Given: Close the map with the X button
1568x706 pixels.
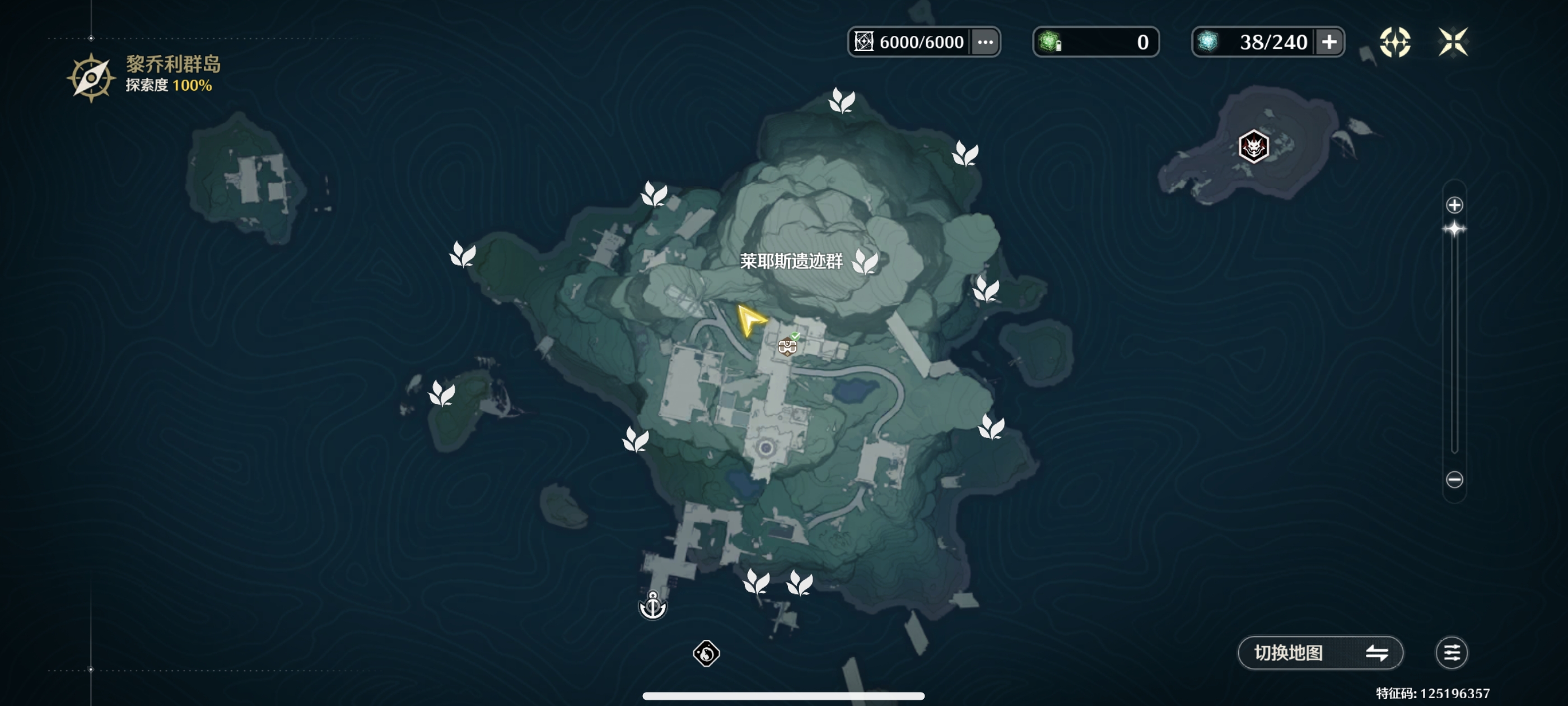Looking at the screenshot, I should 1452,42.
